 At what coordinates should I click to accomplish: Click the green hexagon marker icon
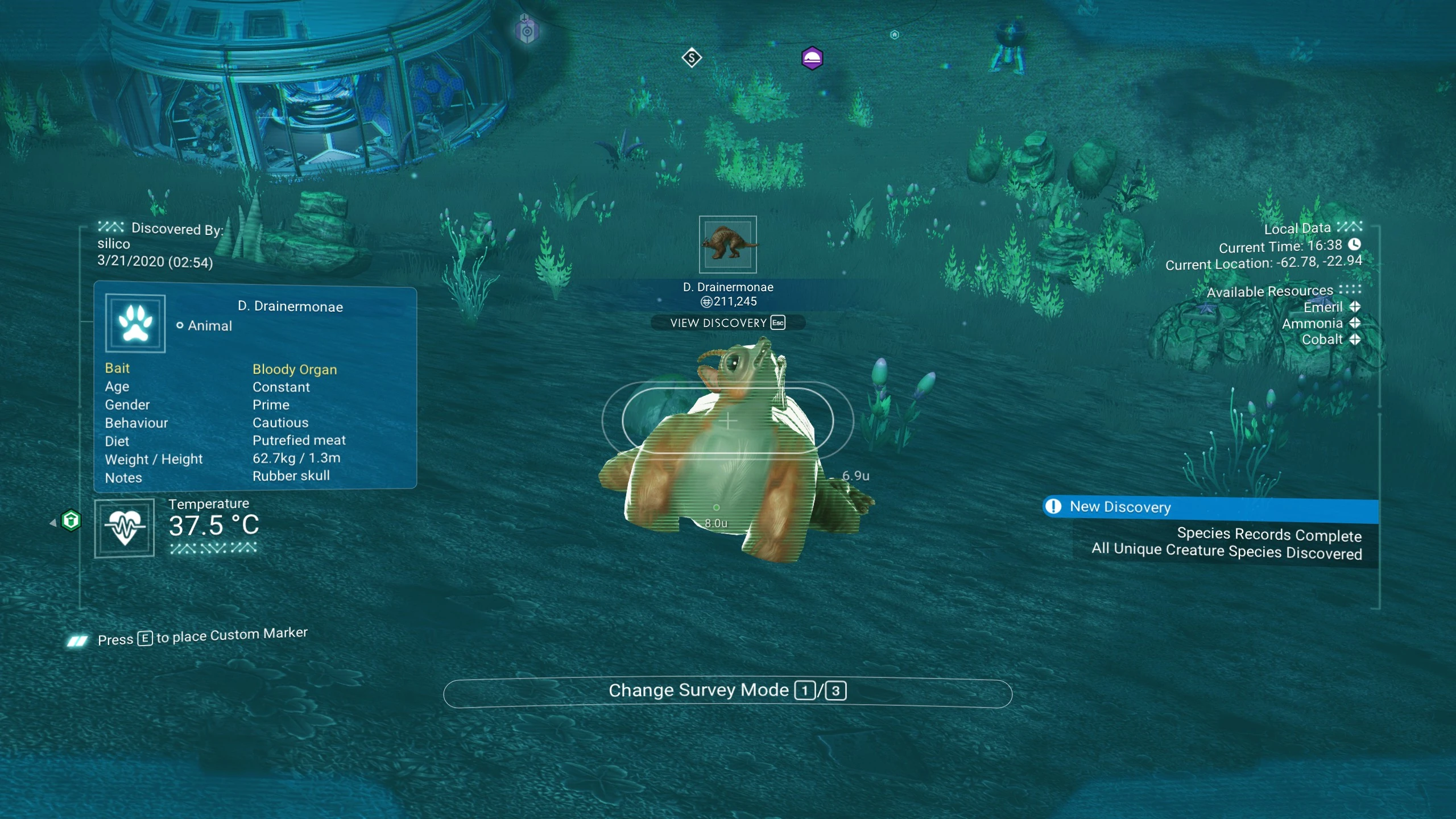click(71, 520)
